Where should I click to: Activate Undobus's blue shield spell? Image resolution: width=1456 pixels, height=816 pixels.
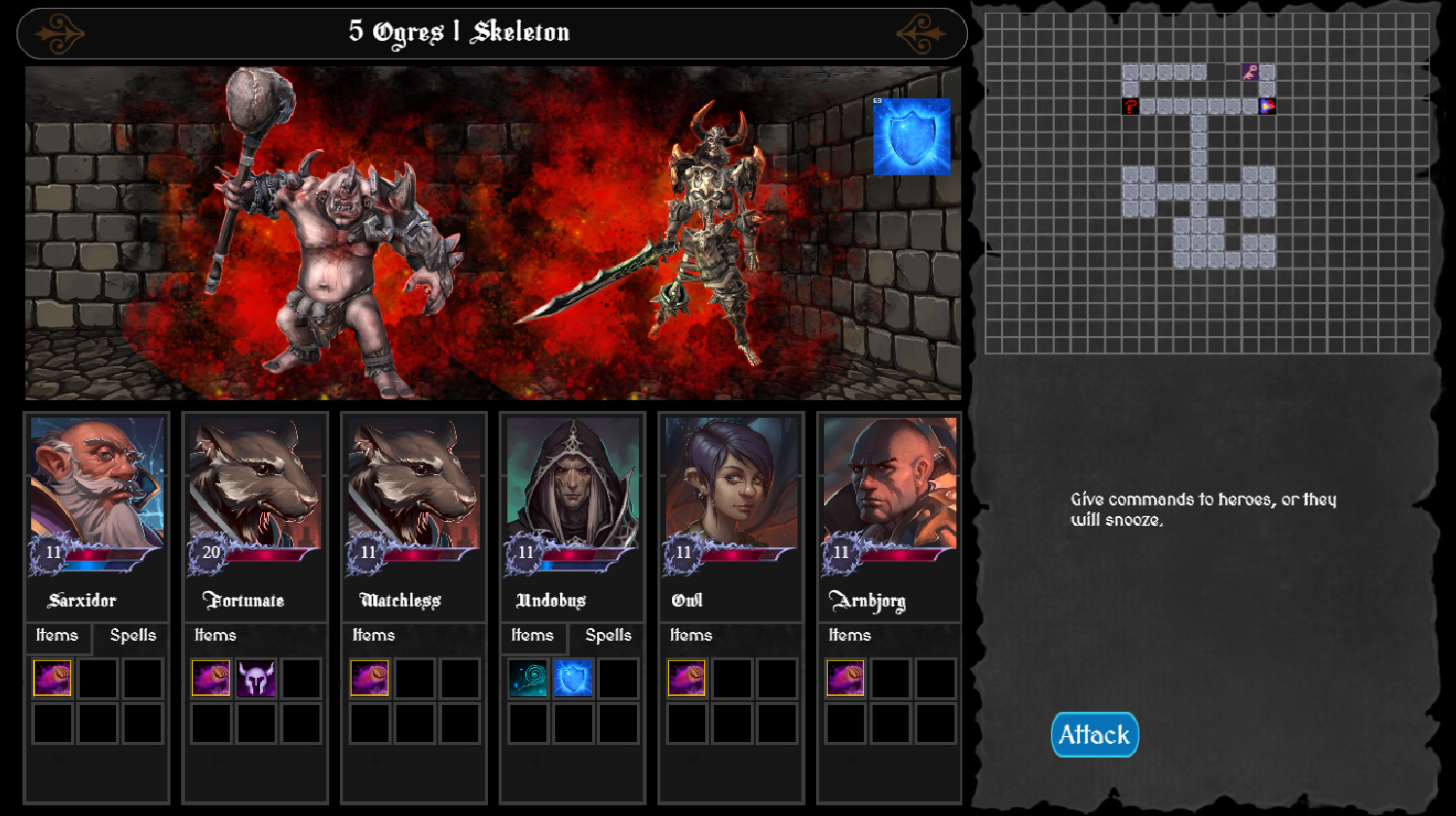click(573, 679)
